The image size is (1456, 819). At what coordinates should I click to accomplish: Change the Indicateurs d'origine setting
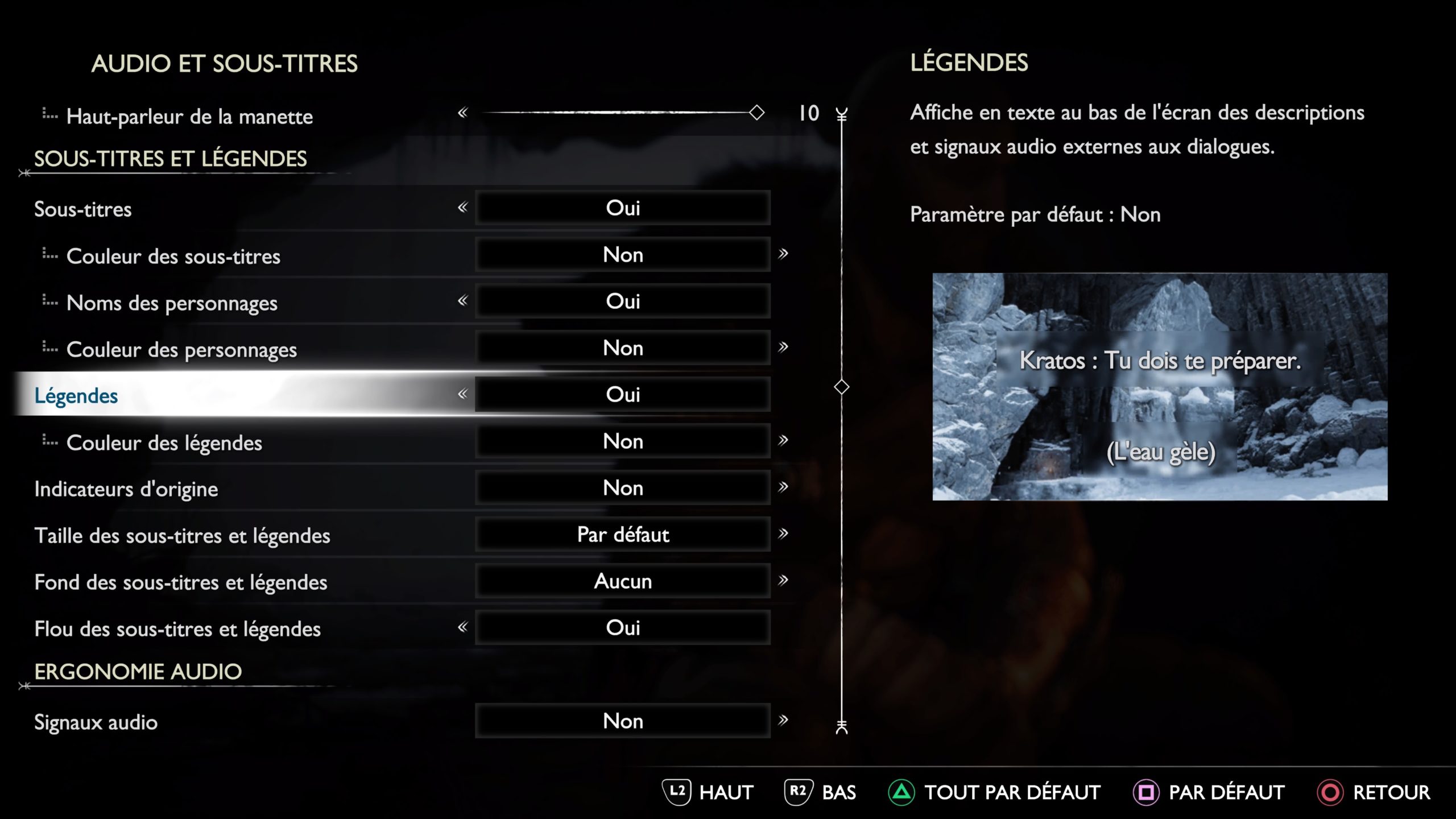click(623, 488)
